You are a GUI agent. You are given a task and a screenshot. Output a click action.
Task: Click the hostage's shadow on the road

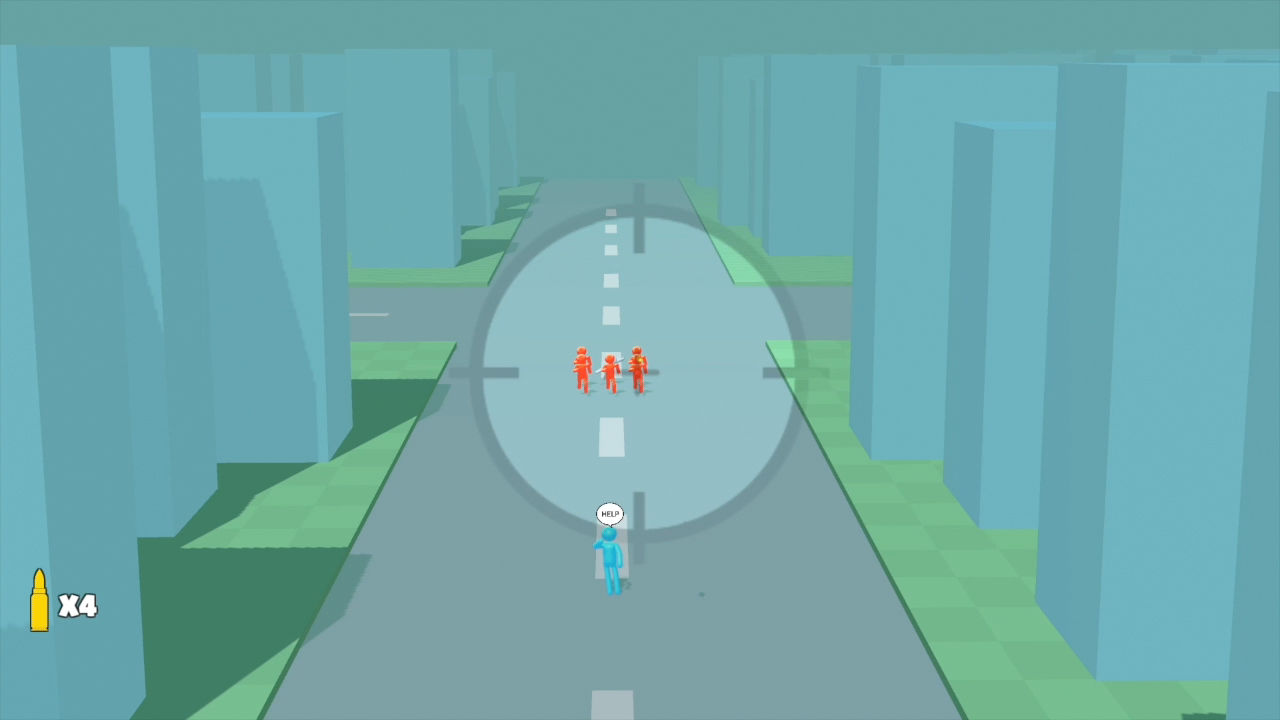[x=625, y=585]
